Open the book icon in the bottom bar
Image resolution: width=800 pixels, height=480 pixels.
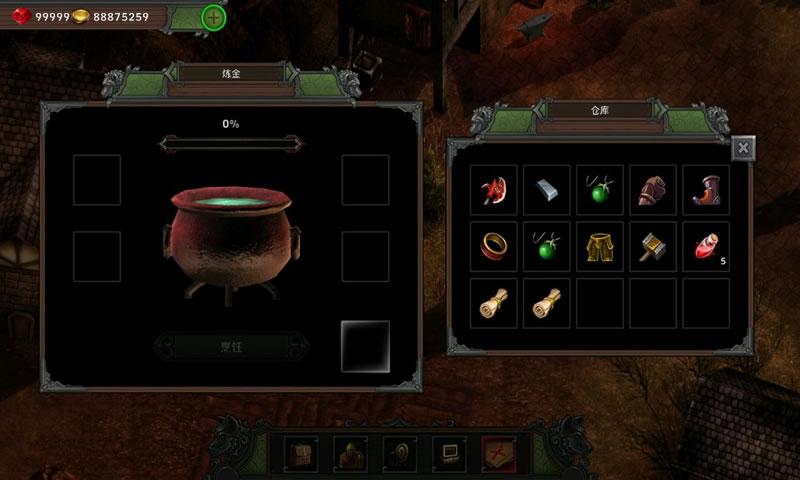(x=302, y=454)
